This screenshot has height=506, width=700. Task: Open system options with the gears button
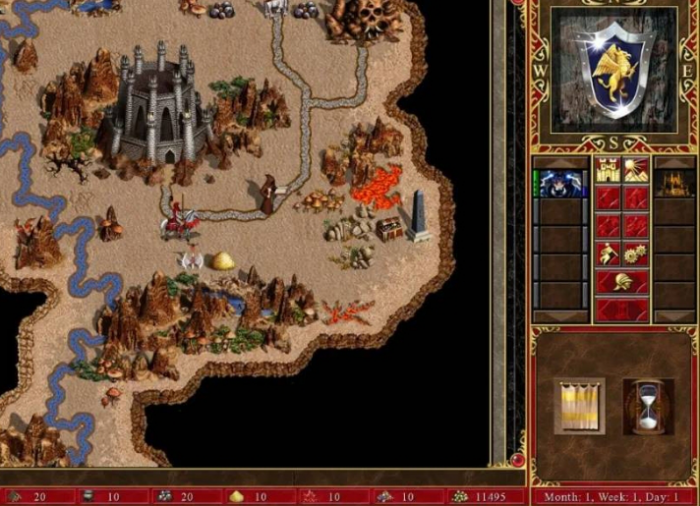pyautogui.click(x=636, y=254)
